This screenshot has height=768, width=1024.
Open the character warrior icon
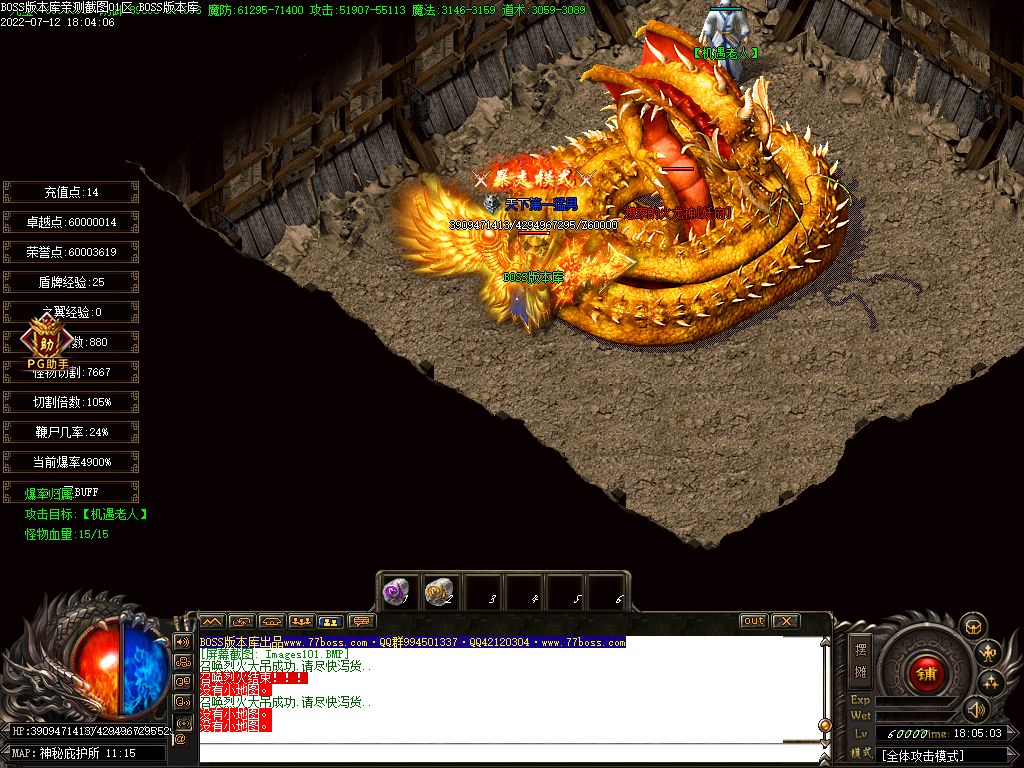(x=989, y=654)
